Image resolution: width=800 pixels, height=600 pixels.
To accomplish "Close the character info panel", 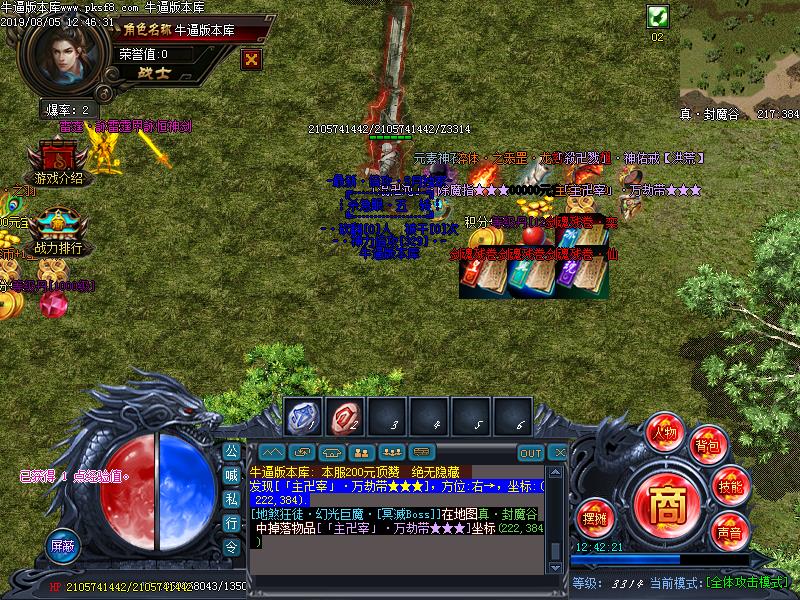I will click(x=252, y=59).
